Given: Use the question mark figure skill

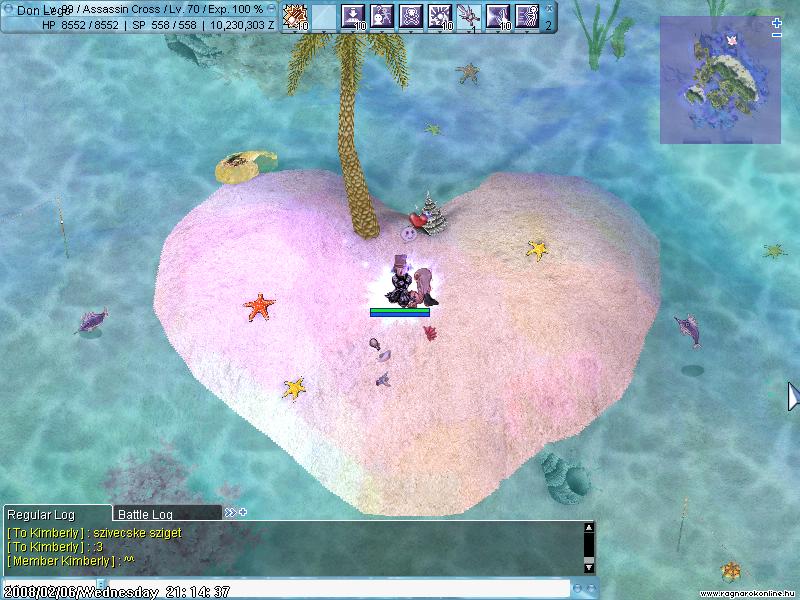Looking at the screenshot, I should pyautogui.click(x=382, y=16).
